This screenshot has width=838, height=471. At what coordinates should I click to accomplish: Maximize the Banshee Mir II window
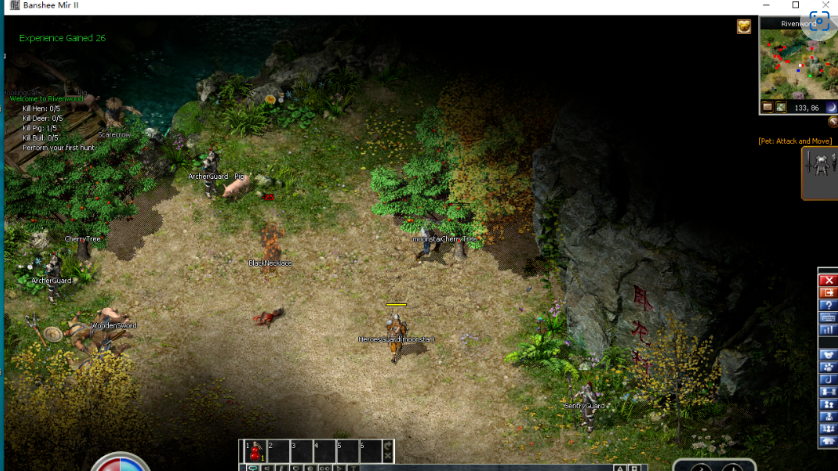(x=795, y=5)
